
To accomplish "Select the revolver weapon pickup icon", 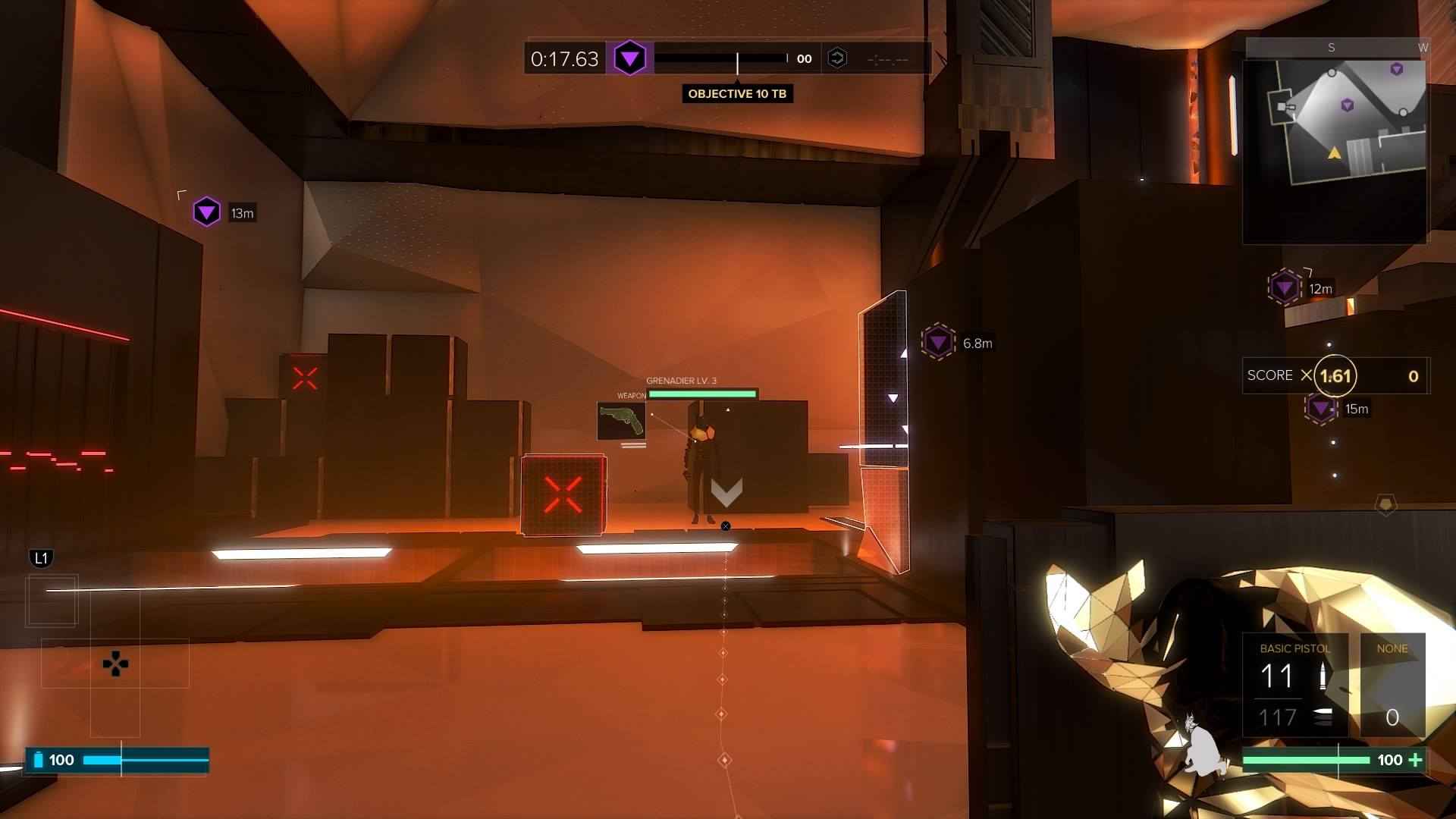I will [622, 422].
